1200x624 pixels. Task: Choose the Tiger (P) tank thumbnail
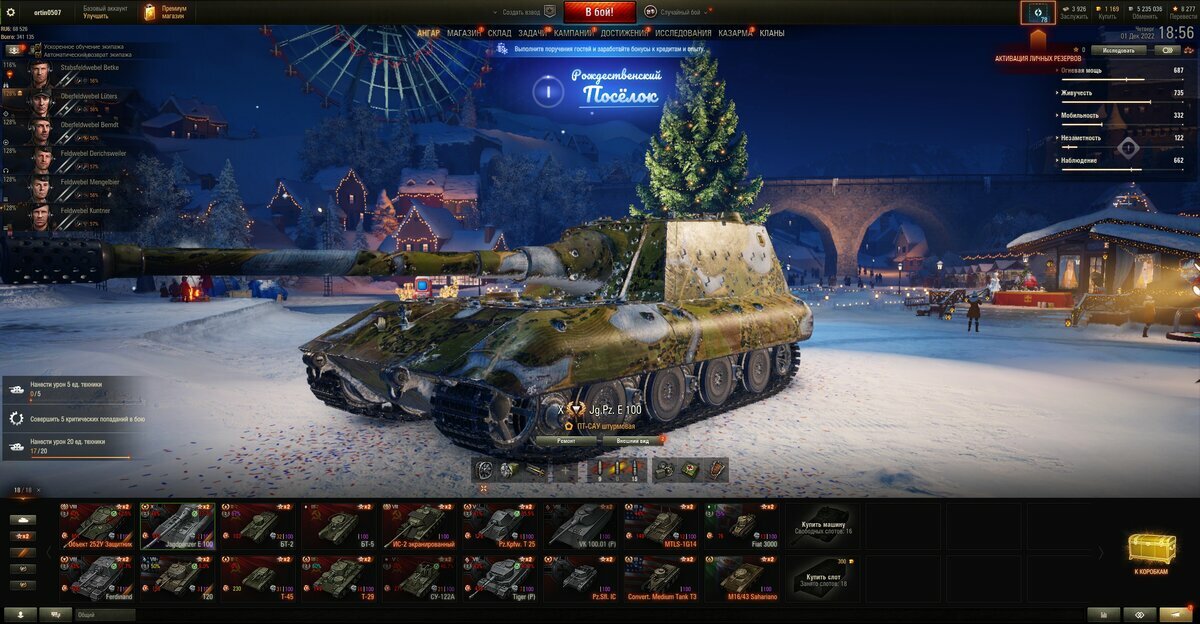coord(502,577)
